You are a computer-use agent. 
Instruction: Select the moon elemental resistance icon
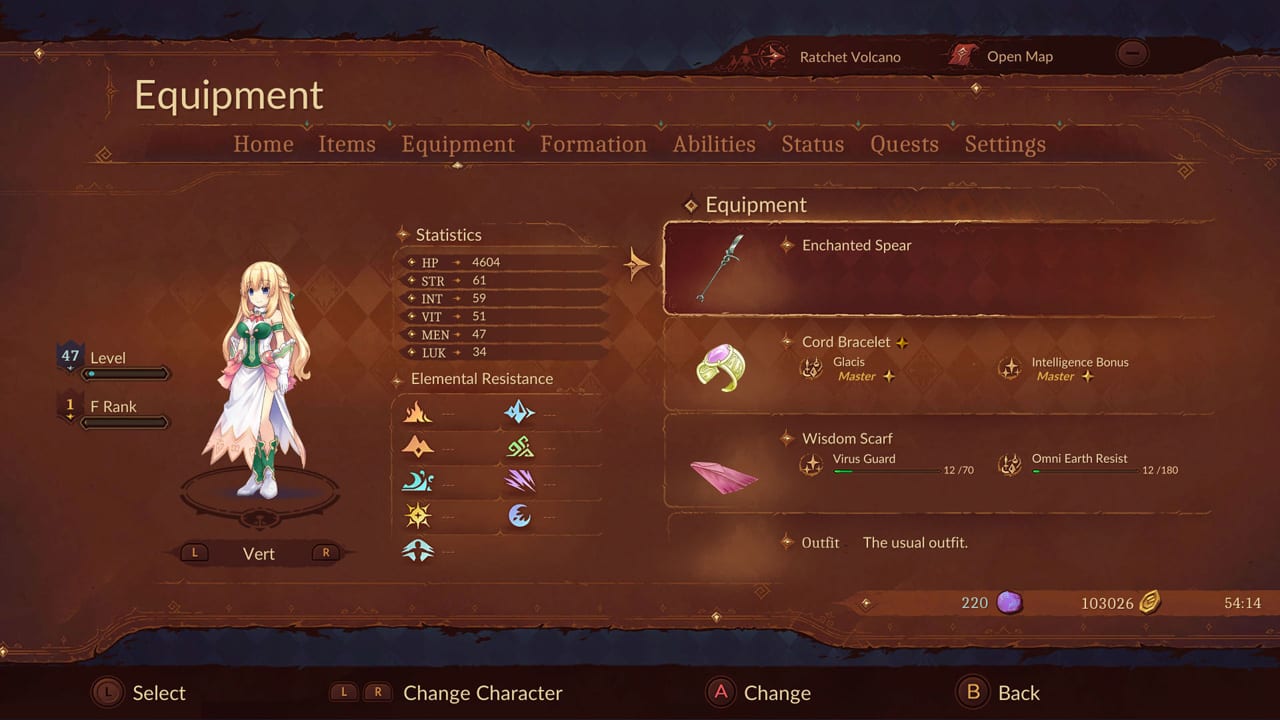[x=420, y=481]
